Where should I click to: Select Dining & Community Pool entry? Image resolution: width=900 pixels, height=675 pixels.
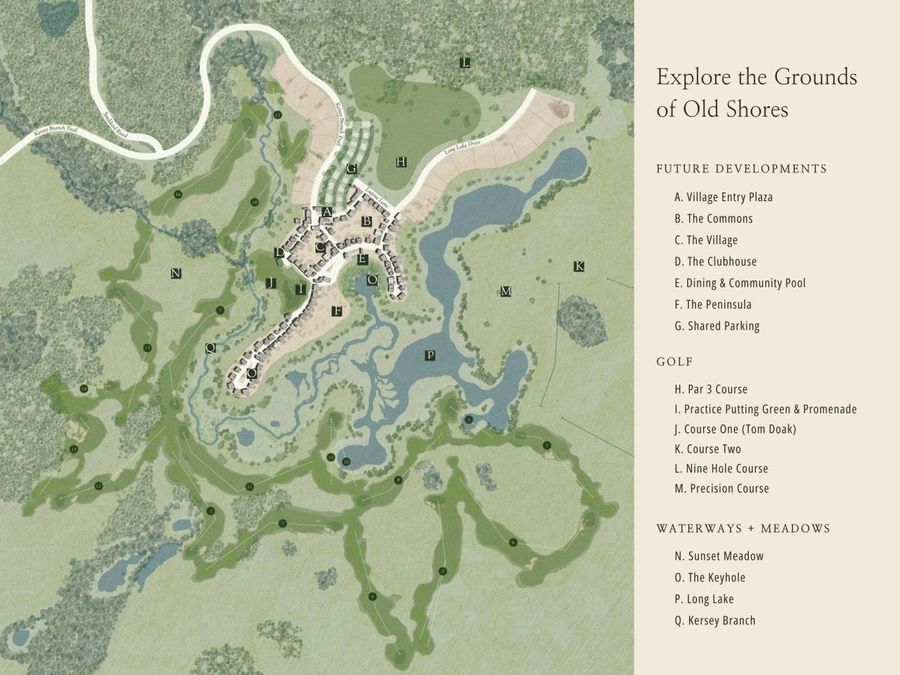(x=739, y=283)
